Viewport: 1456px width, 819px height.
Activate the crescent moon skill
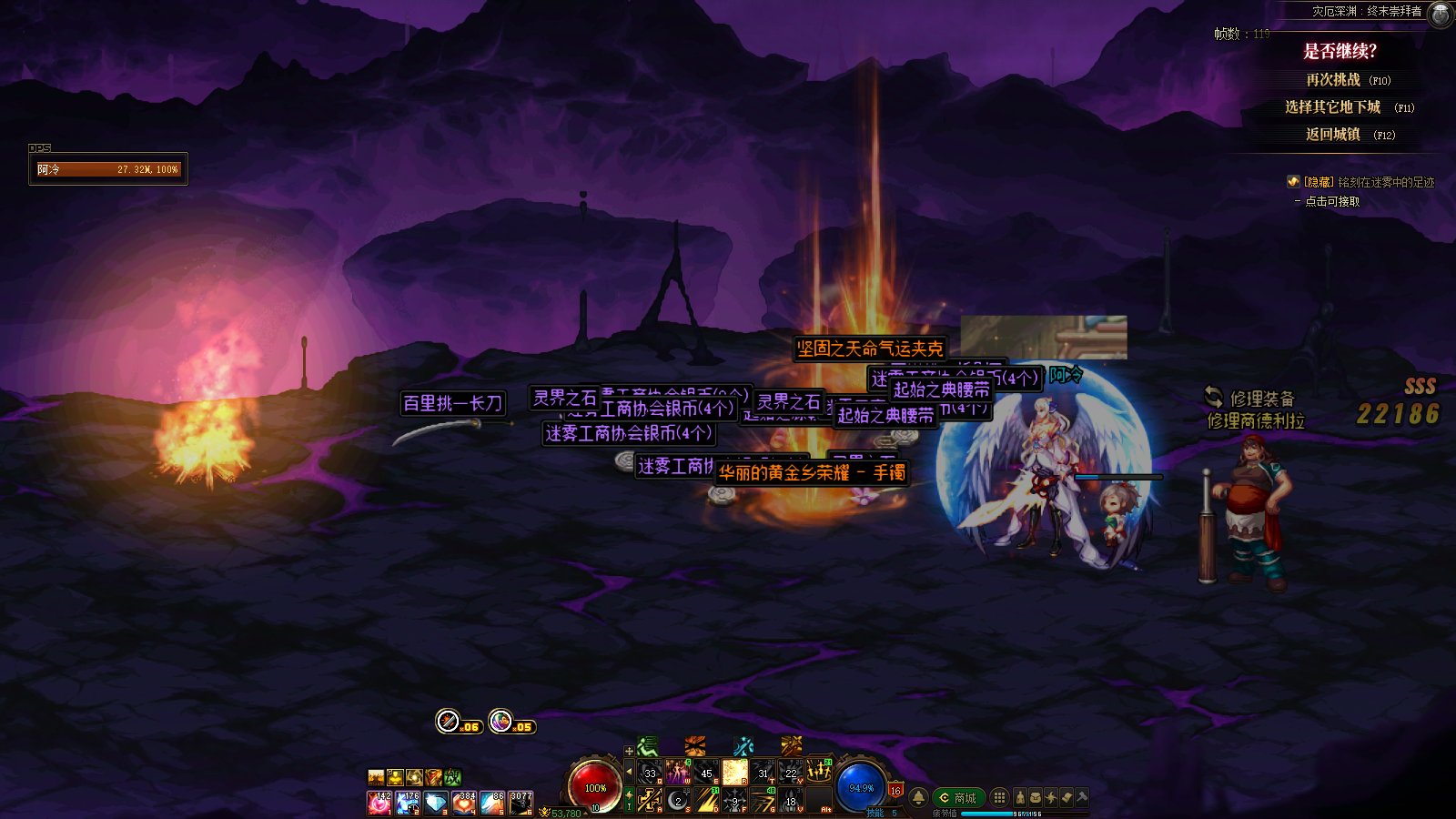coord(678,801)
